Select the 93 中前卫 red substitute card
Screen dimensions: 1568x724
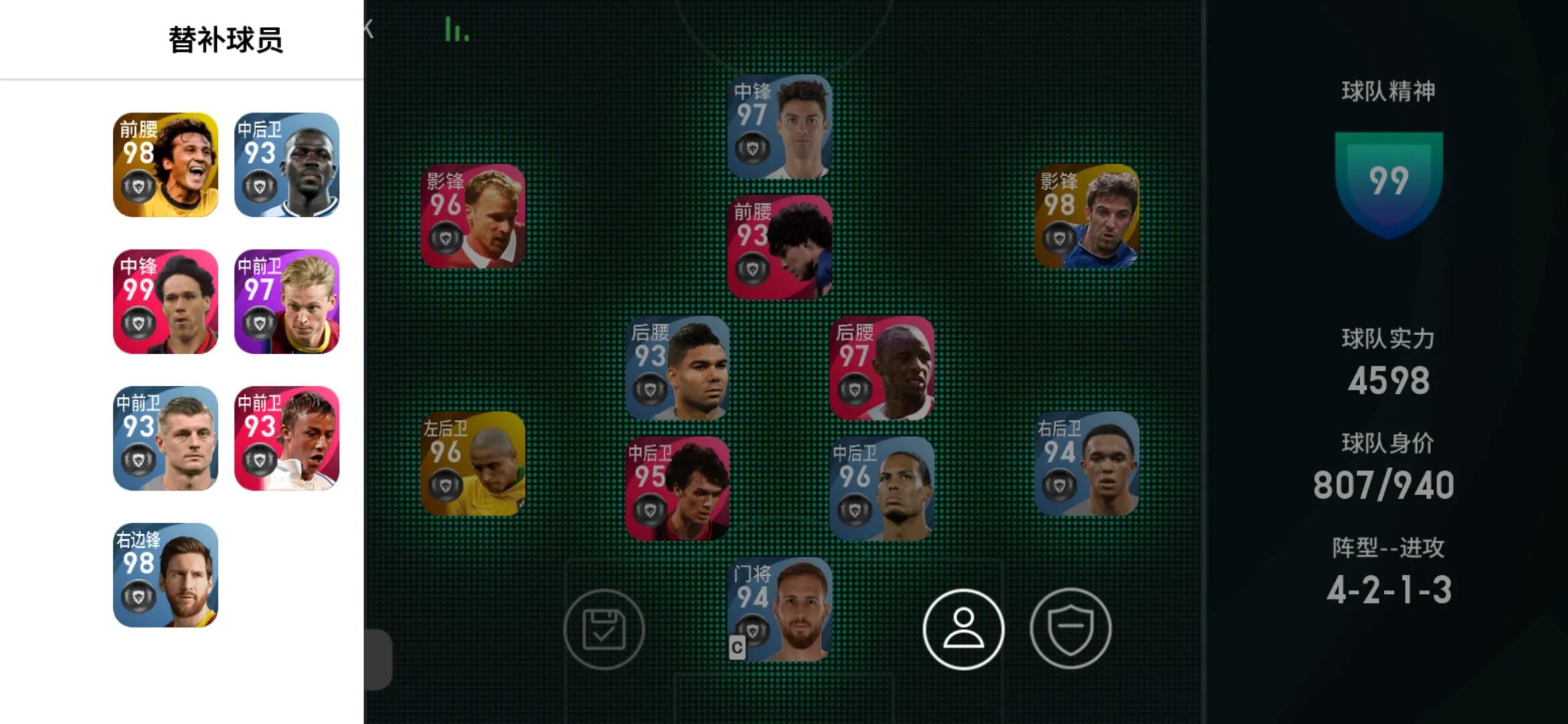(x=287, y=438)
